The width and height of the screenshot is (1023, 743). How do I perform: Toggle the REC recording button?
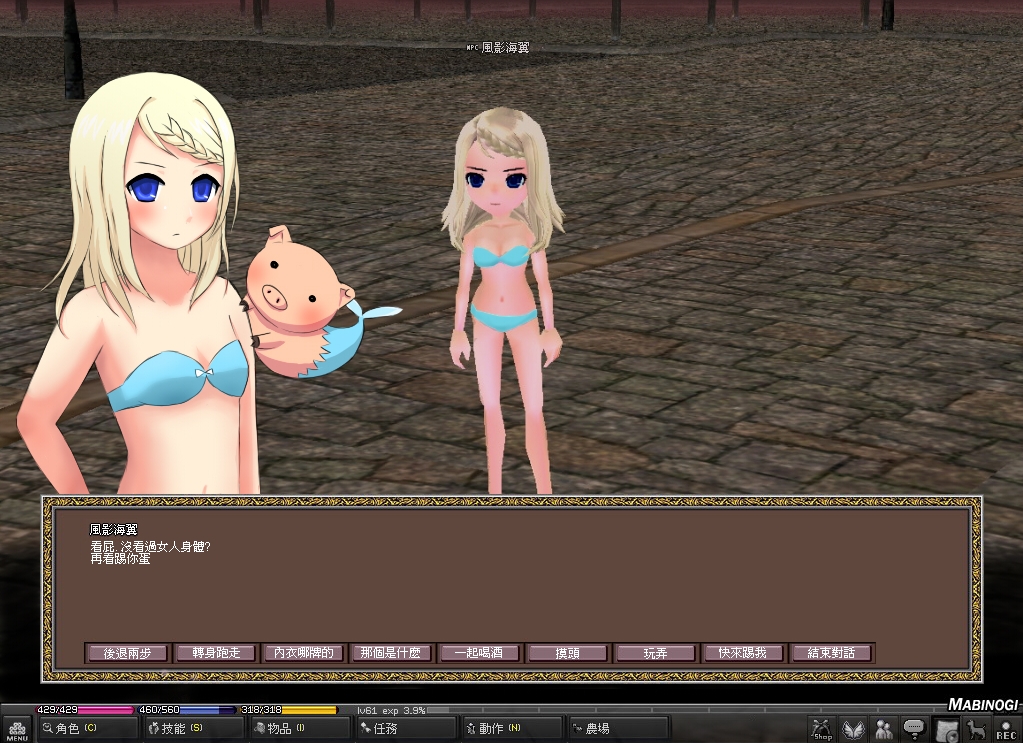1006,730
